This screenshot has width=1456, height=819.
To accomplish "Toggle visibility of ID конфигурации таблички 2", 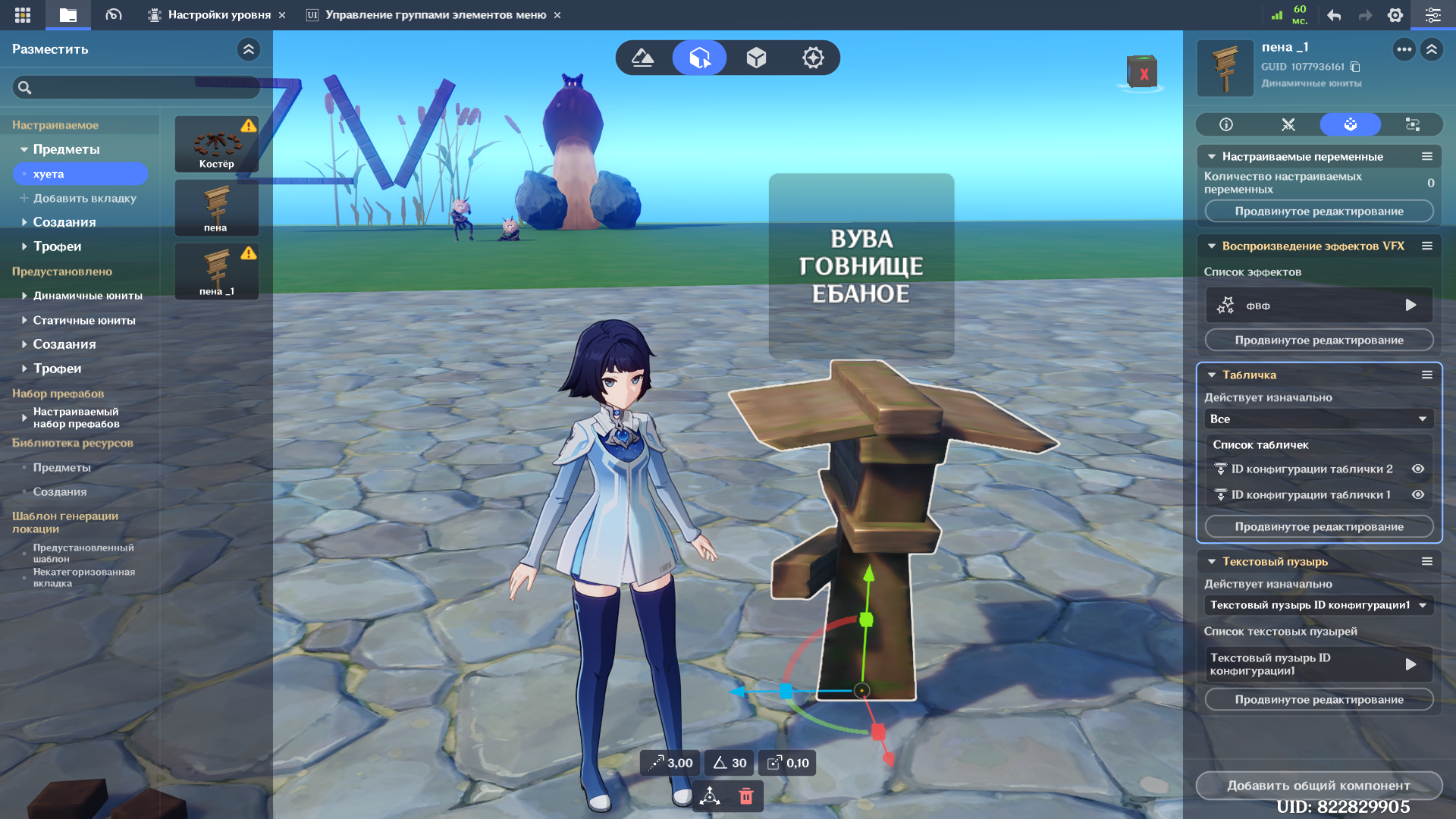I will pyautogui.click(x=1418, y=469).
